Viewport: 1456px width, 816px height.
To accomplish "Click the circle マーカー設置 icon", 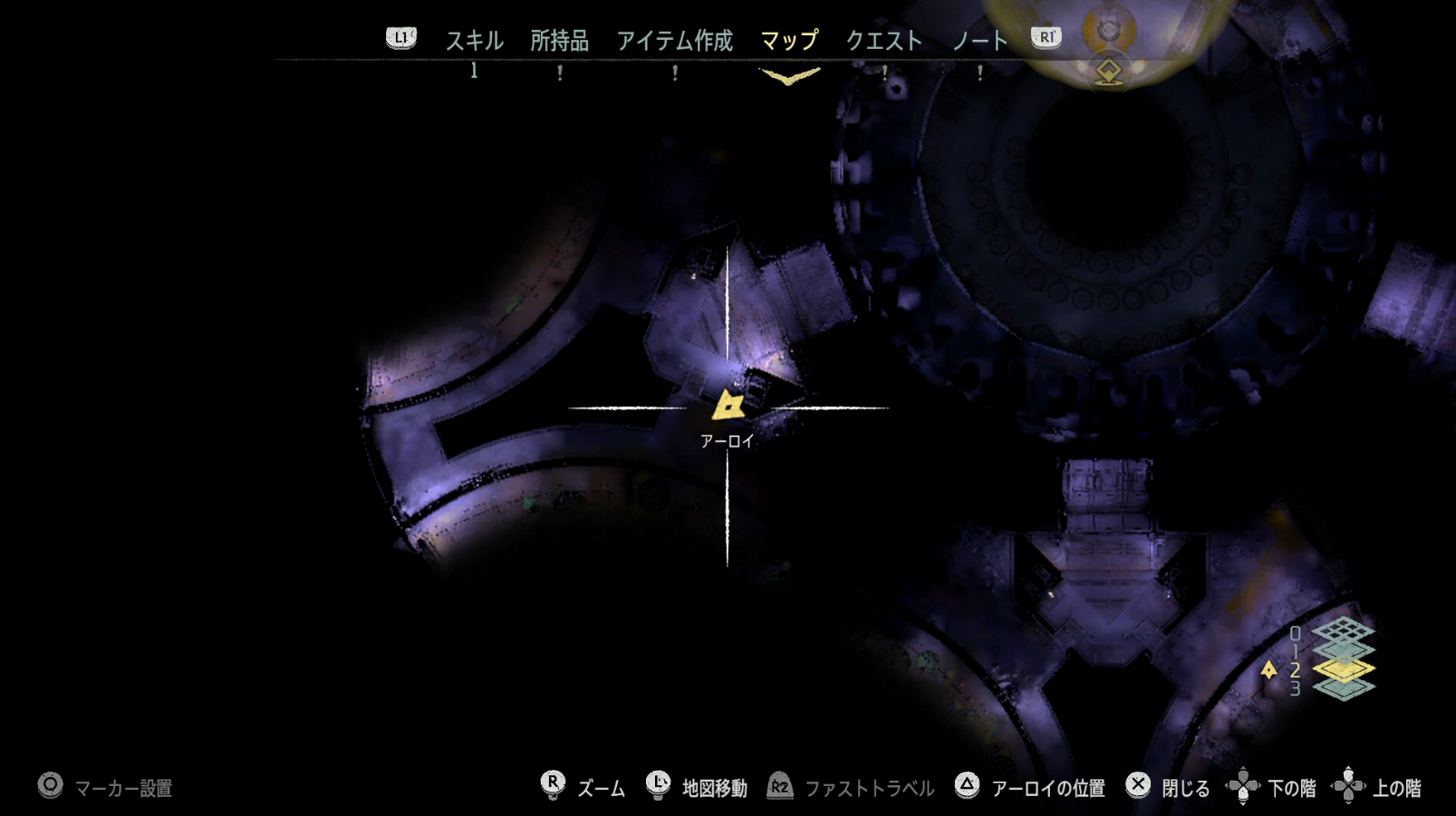I will (50, 787).
